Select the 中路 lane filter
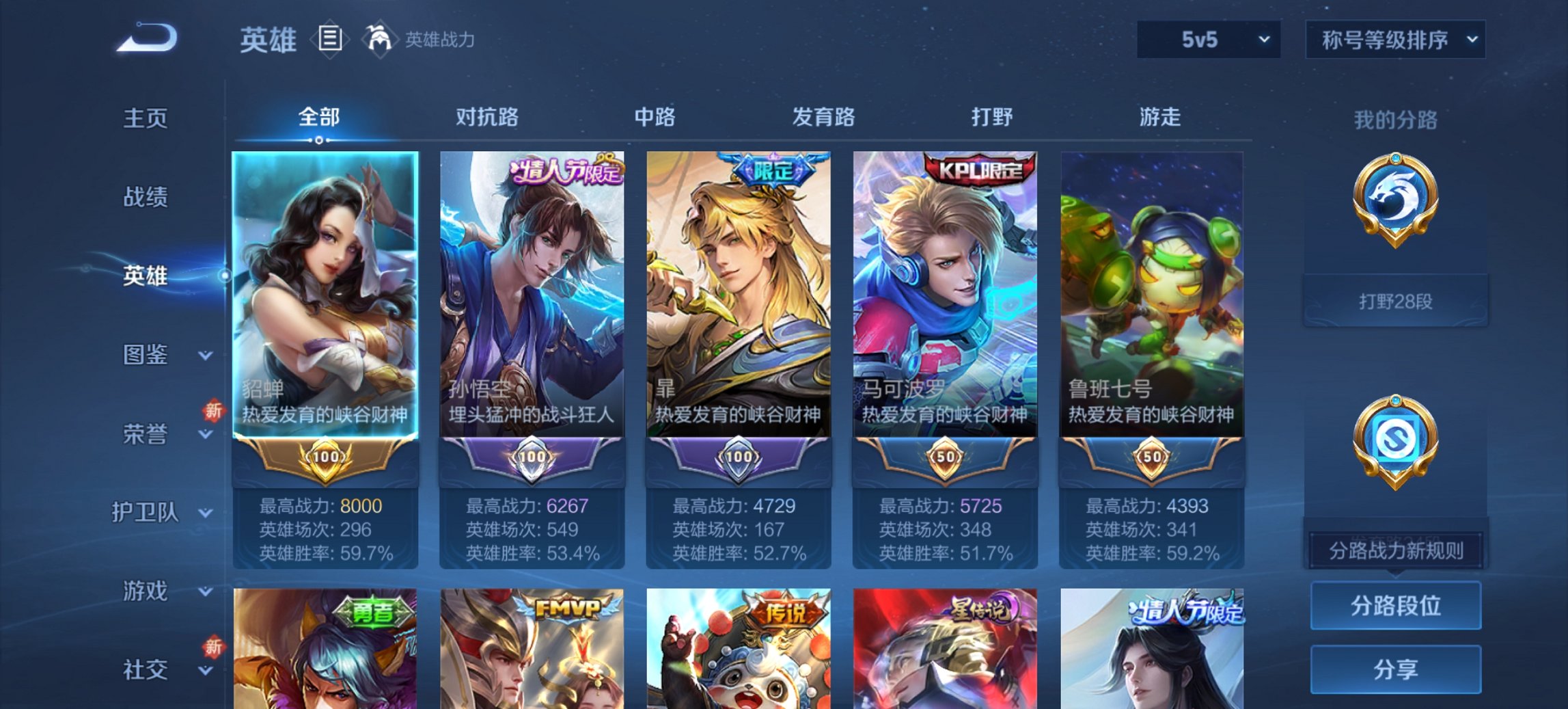 point(655,118)
